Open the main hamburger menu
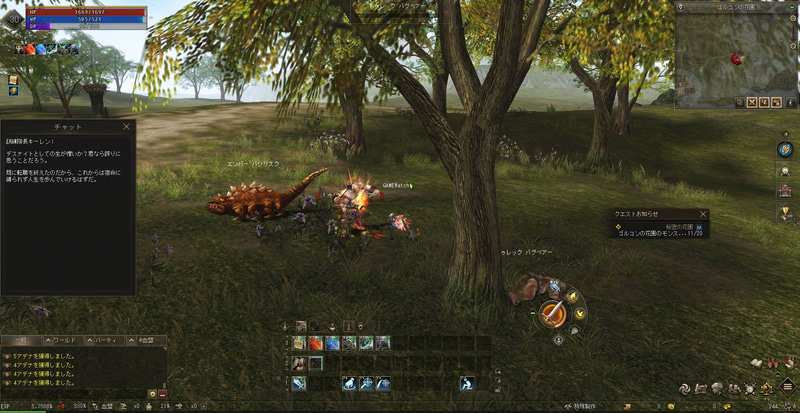Viewport: 800px width, 413px height. [790, 387]
